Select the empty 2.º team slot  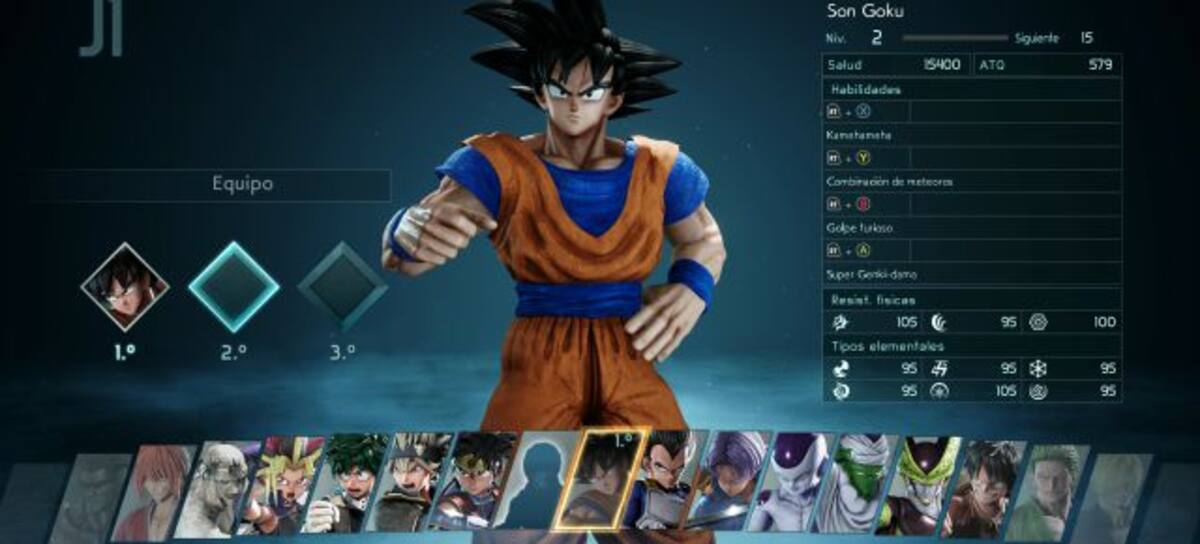point(233,286)
